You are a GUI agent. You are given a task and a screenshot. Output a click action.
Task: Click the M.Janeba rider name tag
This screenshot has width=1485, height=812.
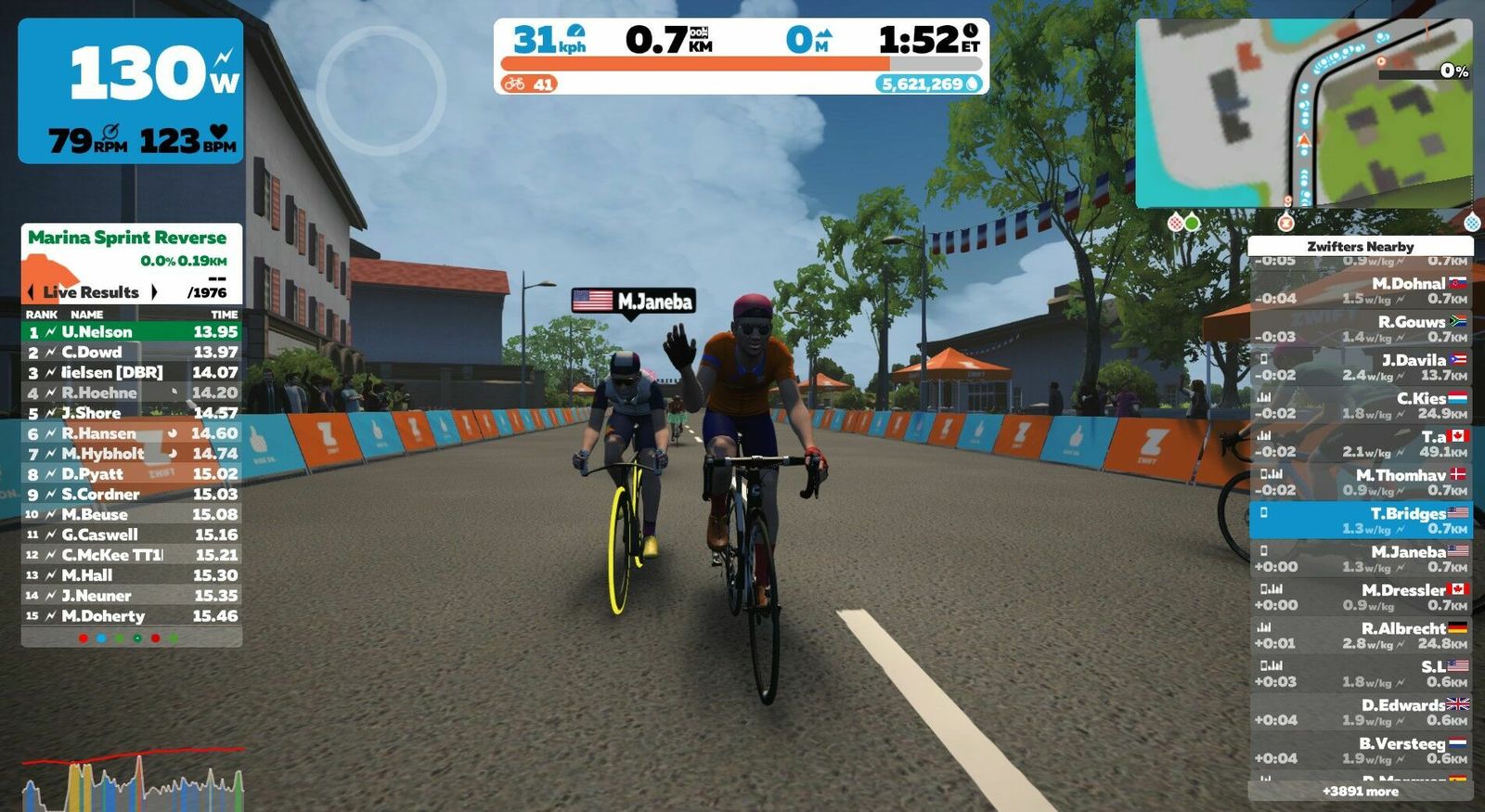pyautogui.click(x=633, y=302)
